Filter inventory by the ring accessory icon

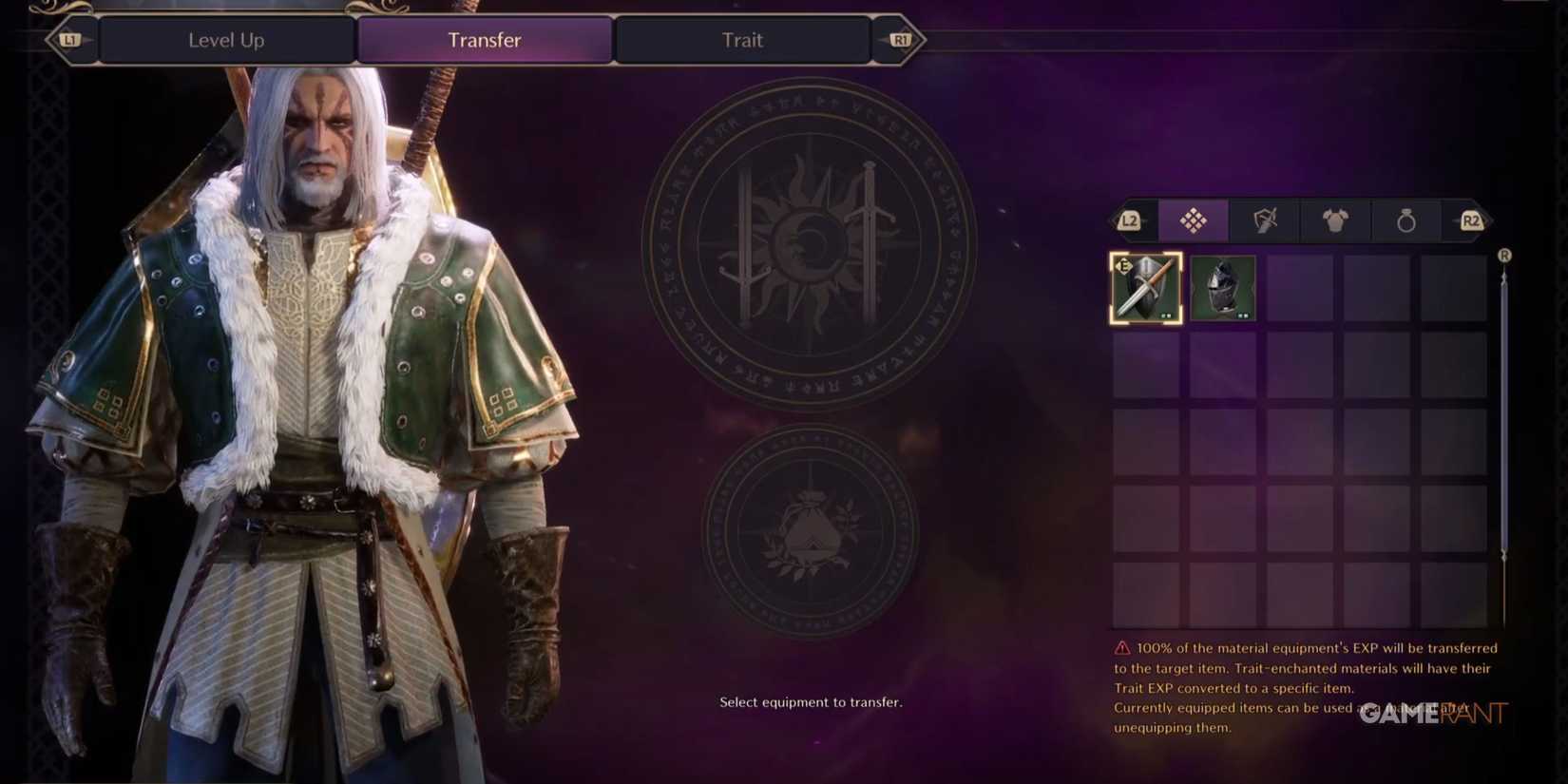pos(1406,220)
